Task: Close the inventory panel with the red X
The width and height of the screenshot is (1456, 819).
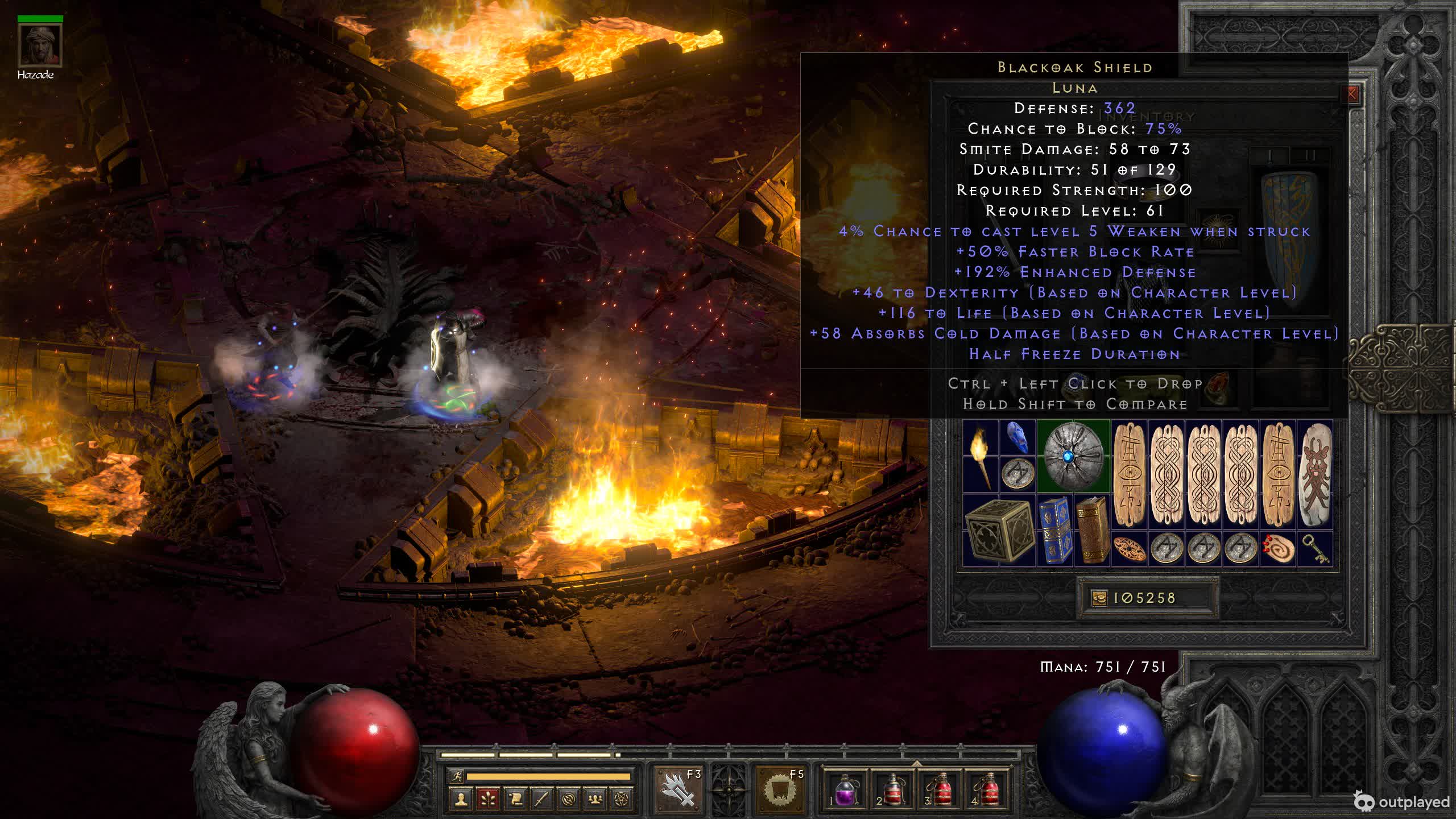Action: 1352,94
